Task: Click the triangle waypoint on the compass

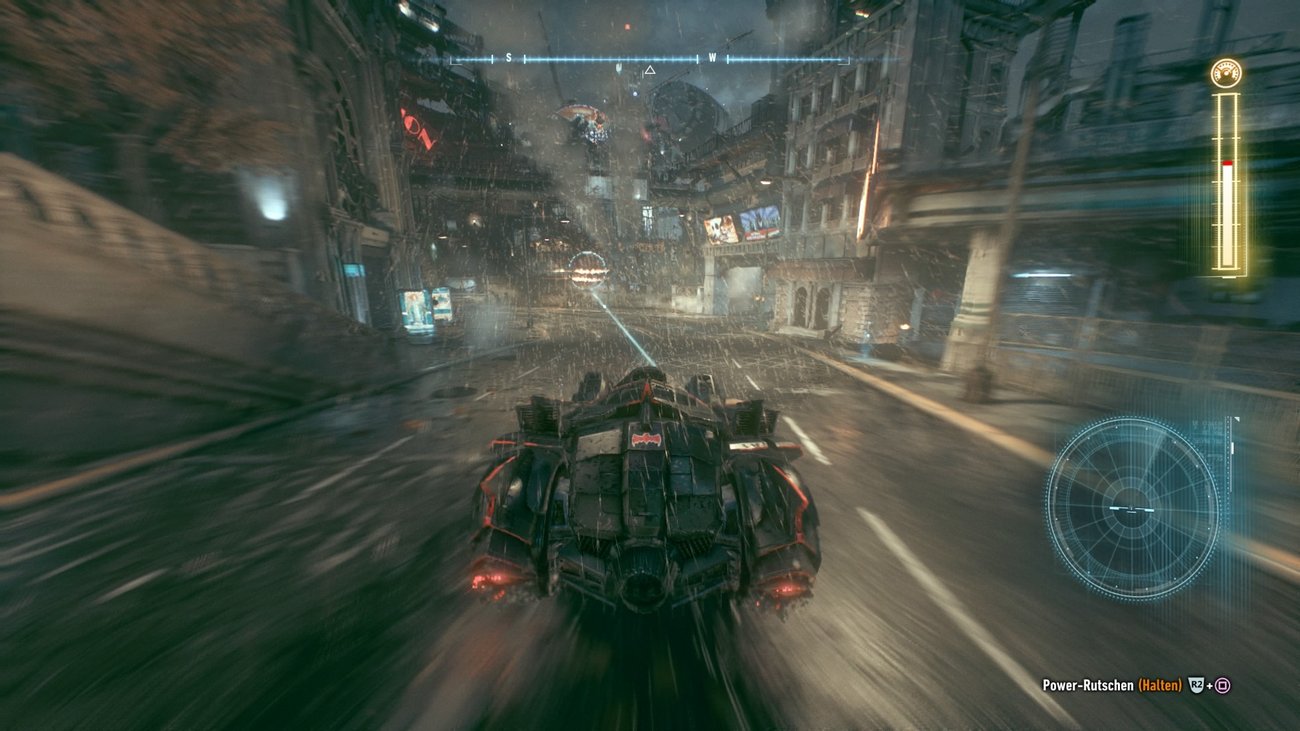Action: click(x=650, y=70)
